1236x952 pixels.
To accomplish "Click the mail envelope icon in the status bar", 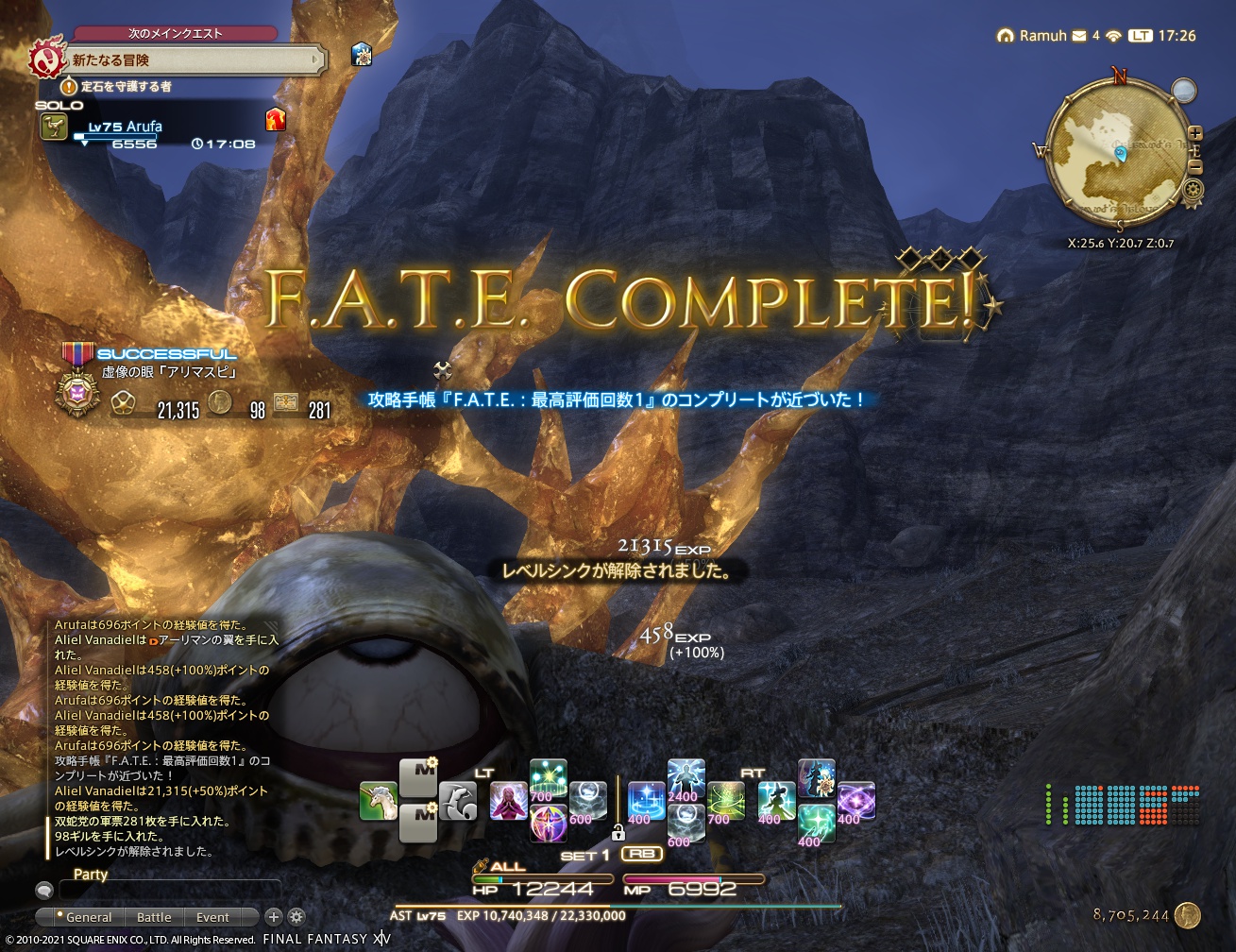I will click(1079, 36).
